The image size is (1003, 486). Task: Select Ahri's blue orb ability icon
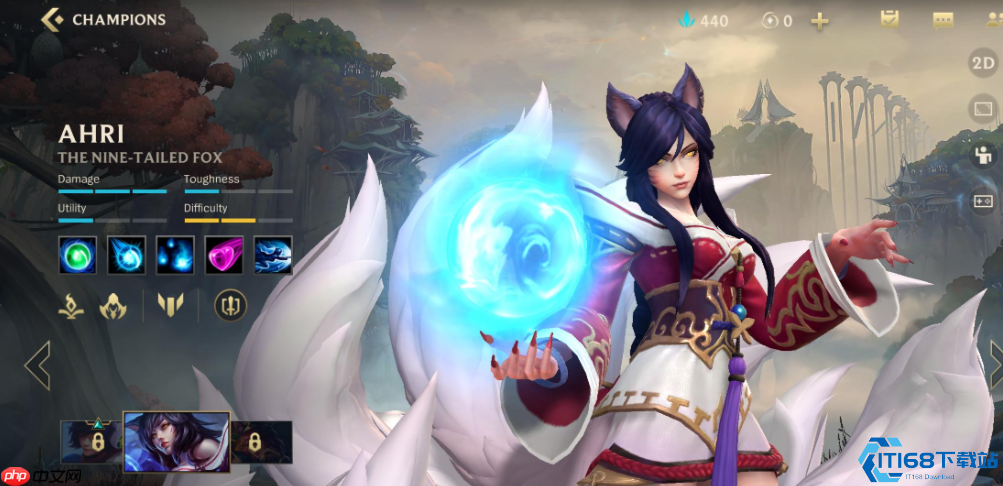point(126,255)
